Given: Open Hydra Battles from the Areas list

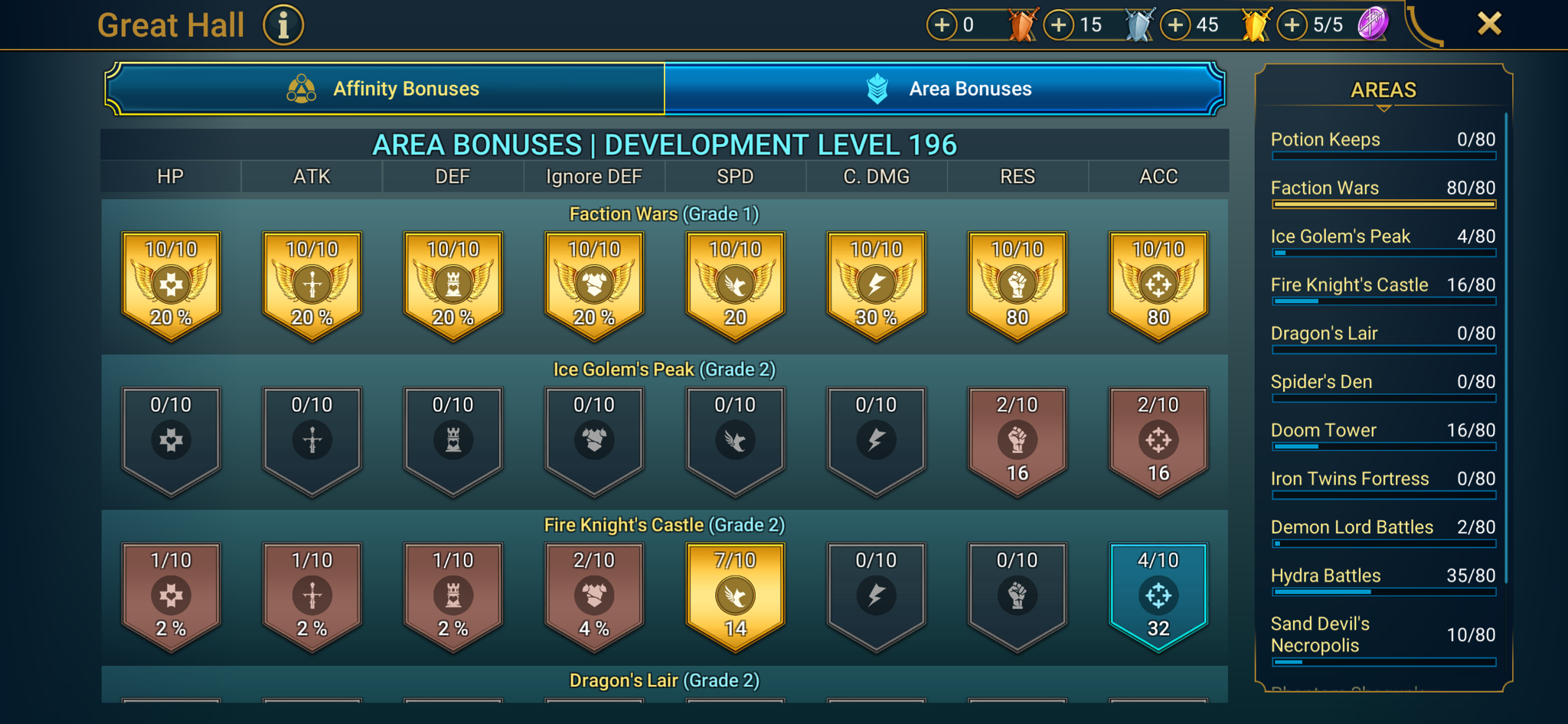Looking at the screenshot, I should coord(1383,576).
